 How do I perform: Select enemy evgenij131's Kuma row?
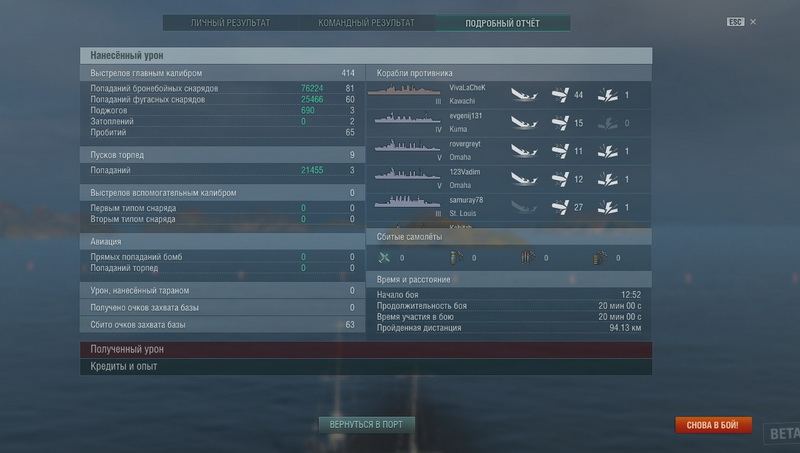pos(508,121)
